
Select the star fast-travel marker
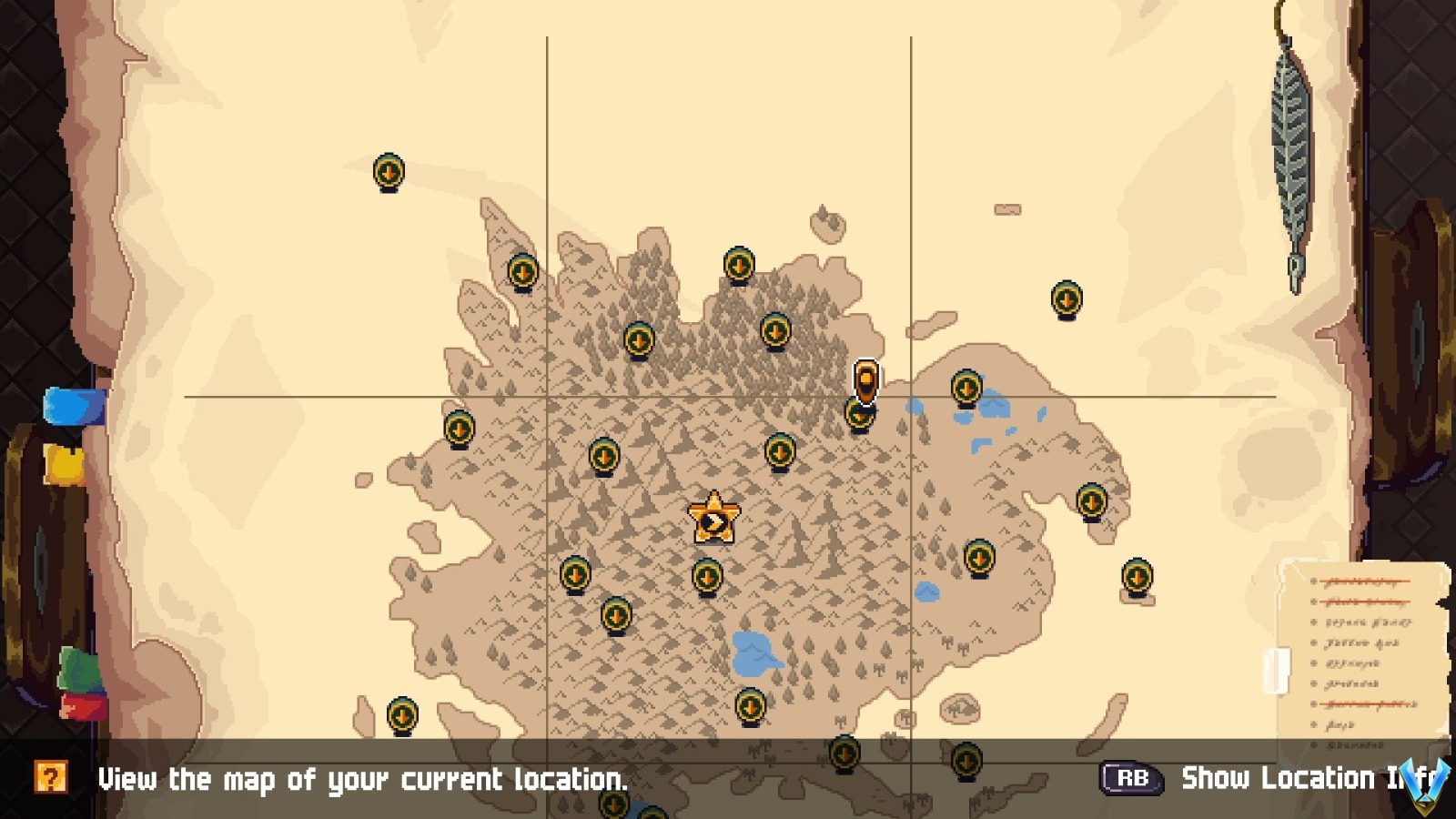(713, 517)
